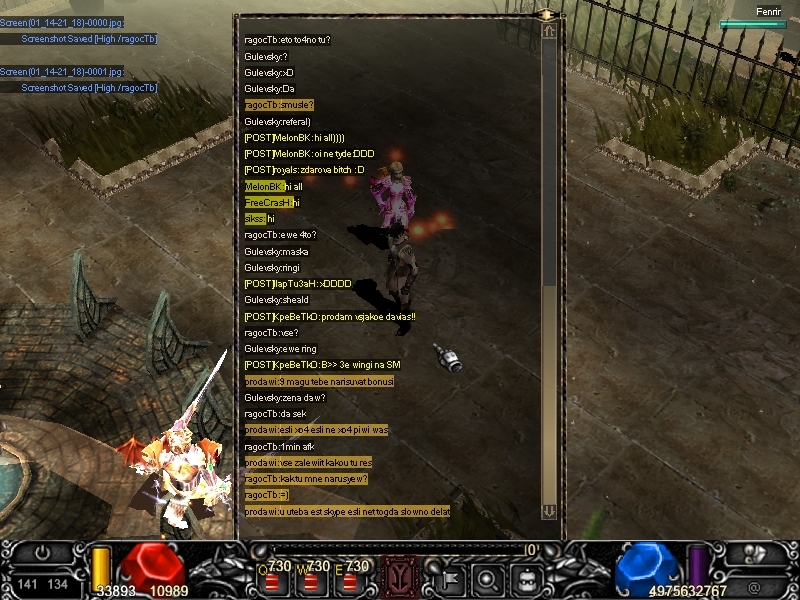Click MelonBK's whisper line "hi all"
Image resolution: width=800 pixels, height=600 pixels.
point(274,187)
